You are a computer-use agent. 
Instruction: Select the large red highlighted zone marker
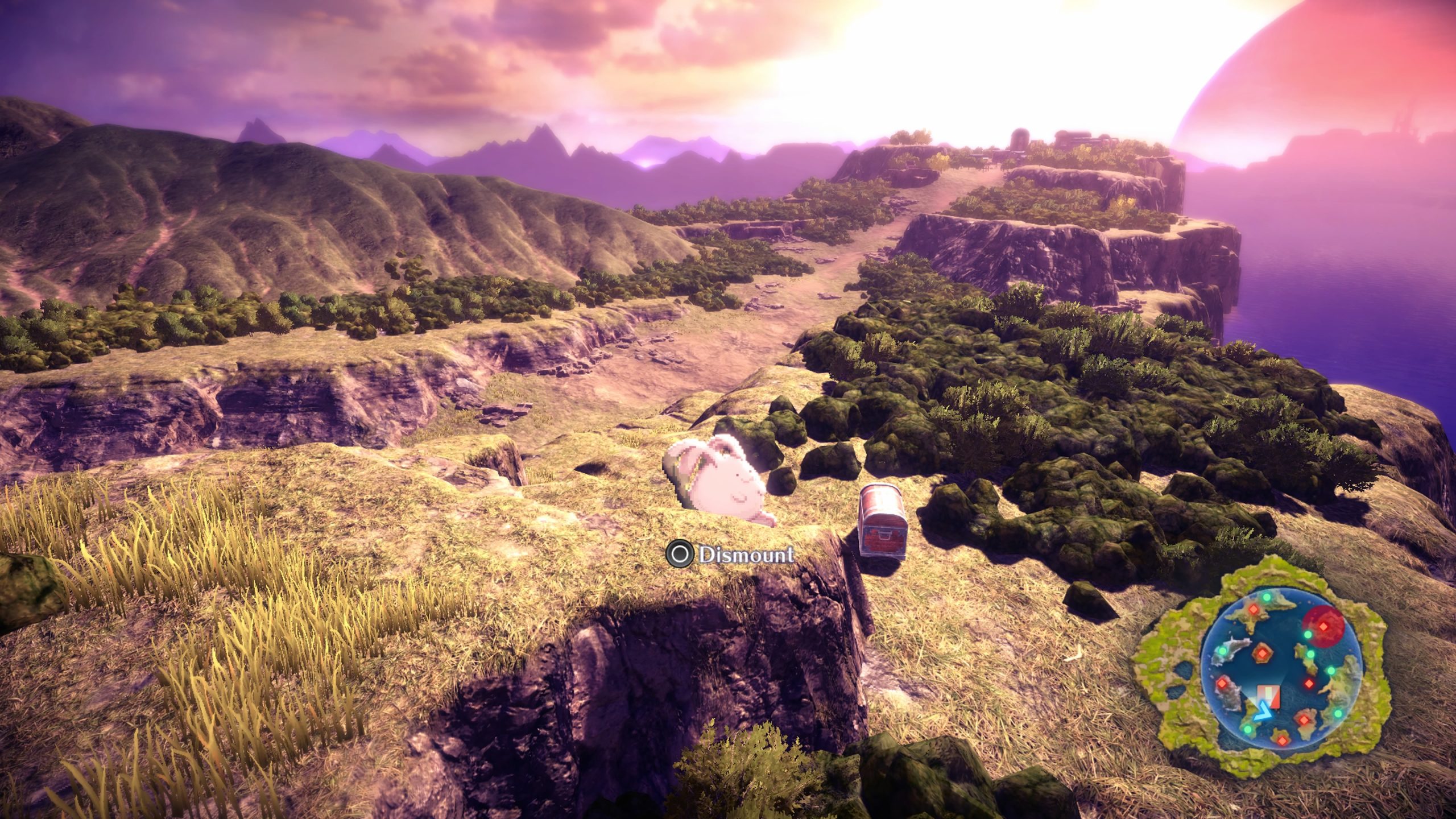click(x=1324, y=626)
